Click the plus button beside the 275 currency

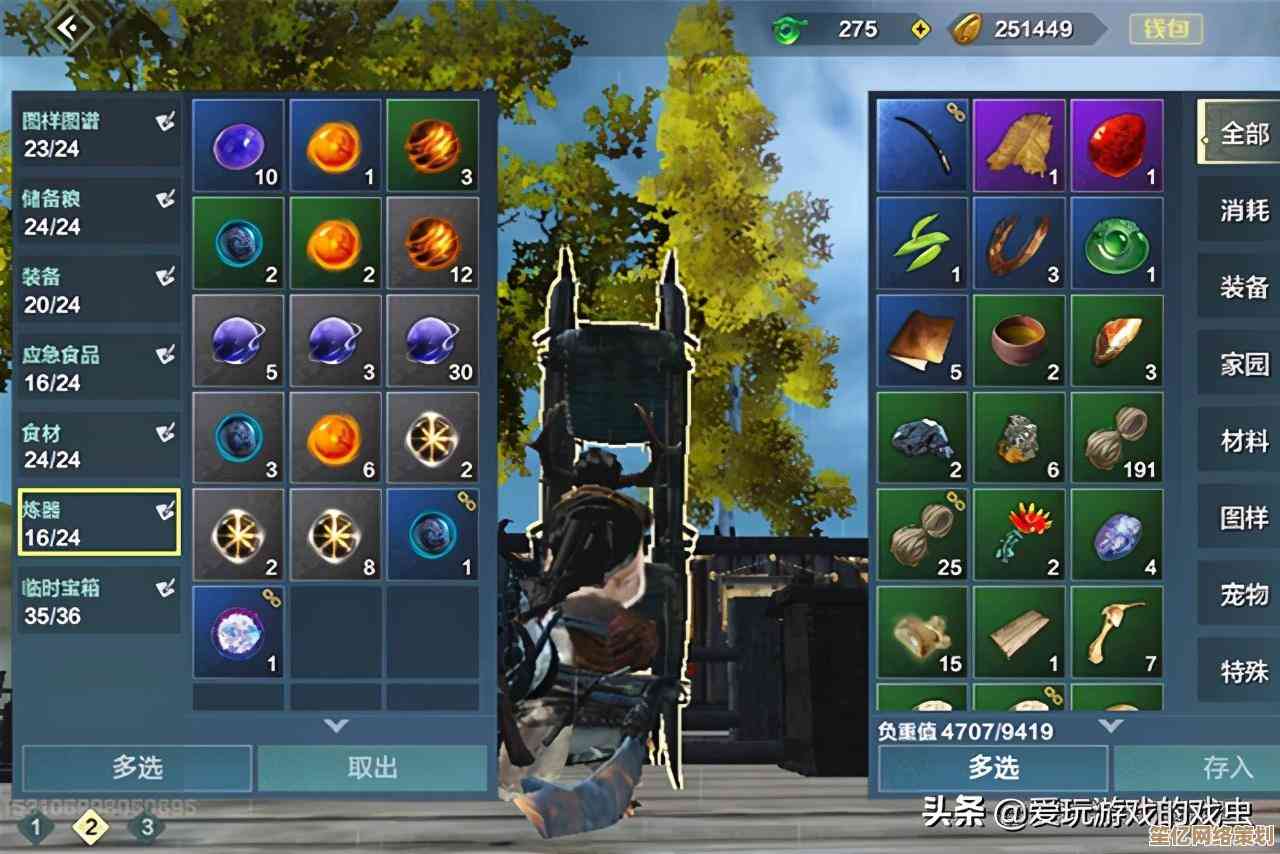tap(921, 30)
